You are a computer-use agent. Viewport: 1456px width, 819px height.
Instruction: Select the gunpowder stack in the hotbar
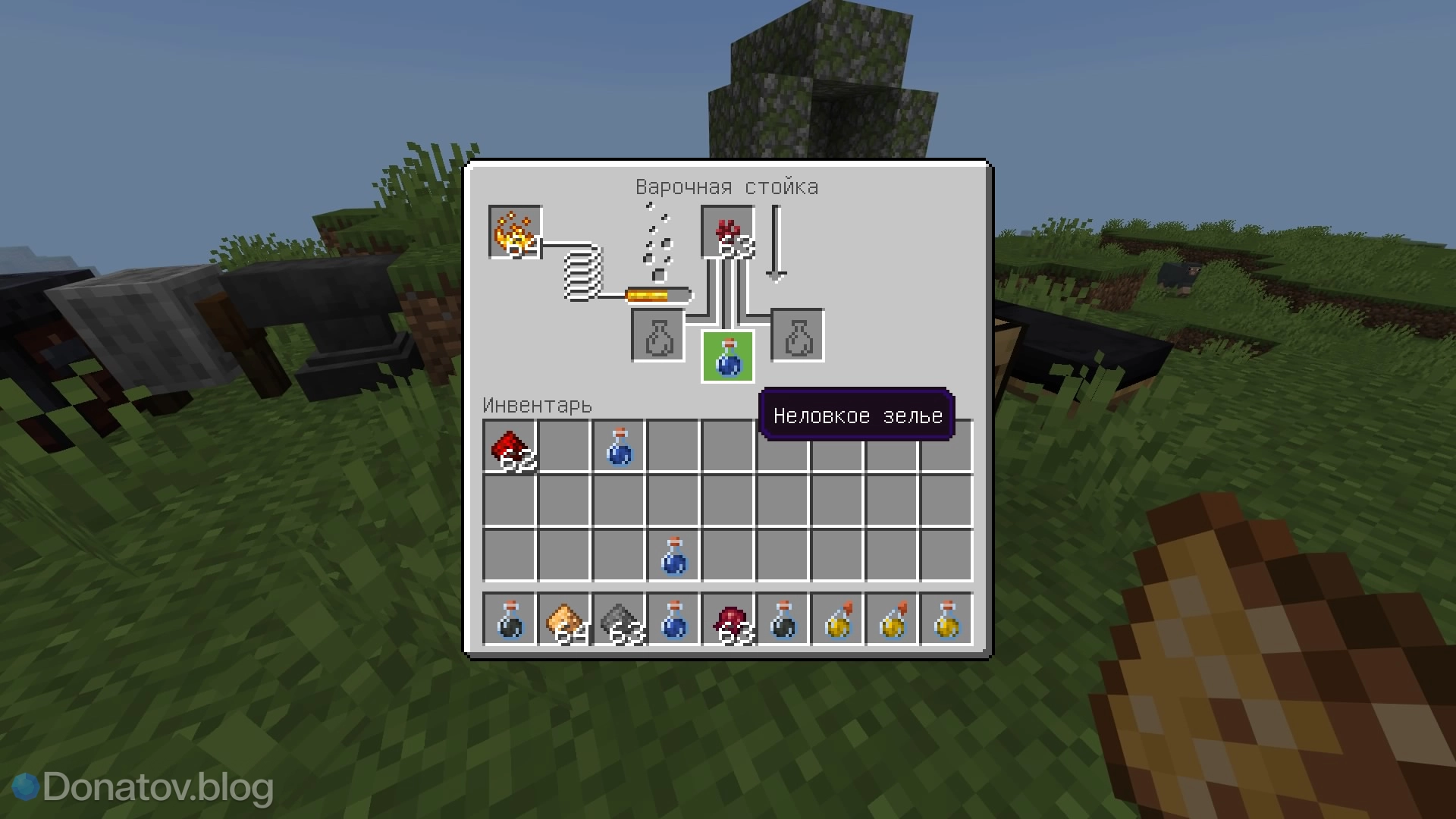[619, 620]
